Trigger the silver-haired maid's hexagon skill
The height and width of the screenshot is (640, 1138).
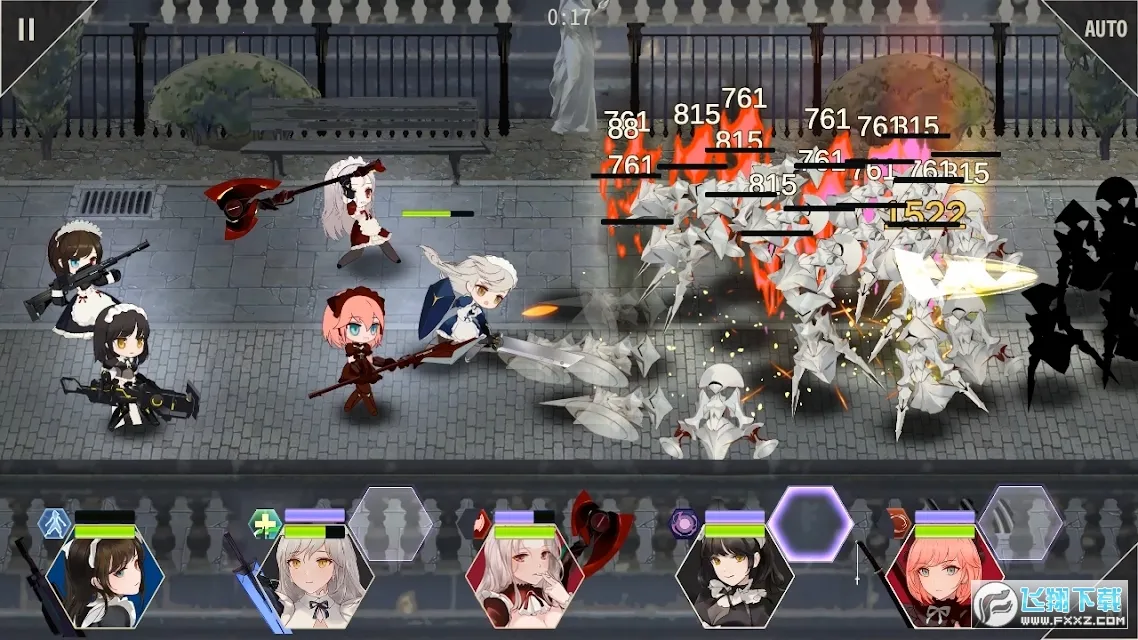tap(390, 524)
